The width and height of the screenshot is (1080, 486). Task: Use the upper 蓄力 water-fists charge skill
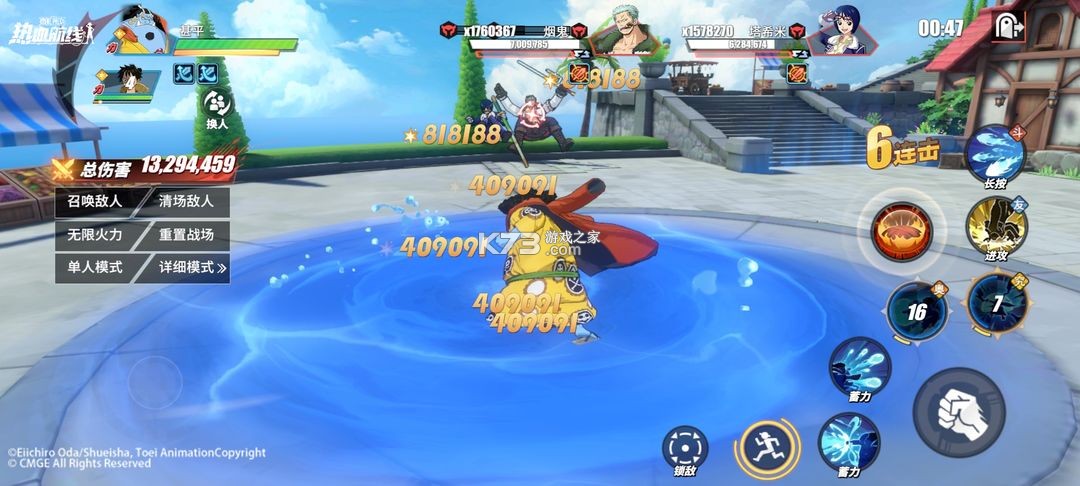[859, 366]
